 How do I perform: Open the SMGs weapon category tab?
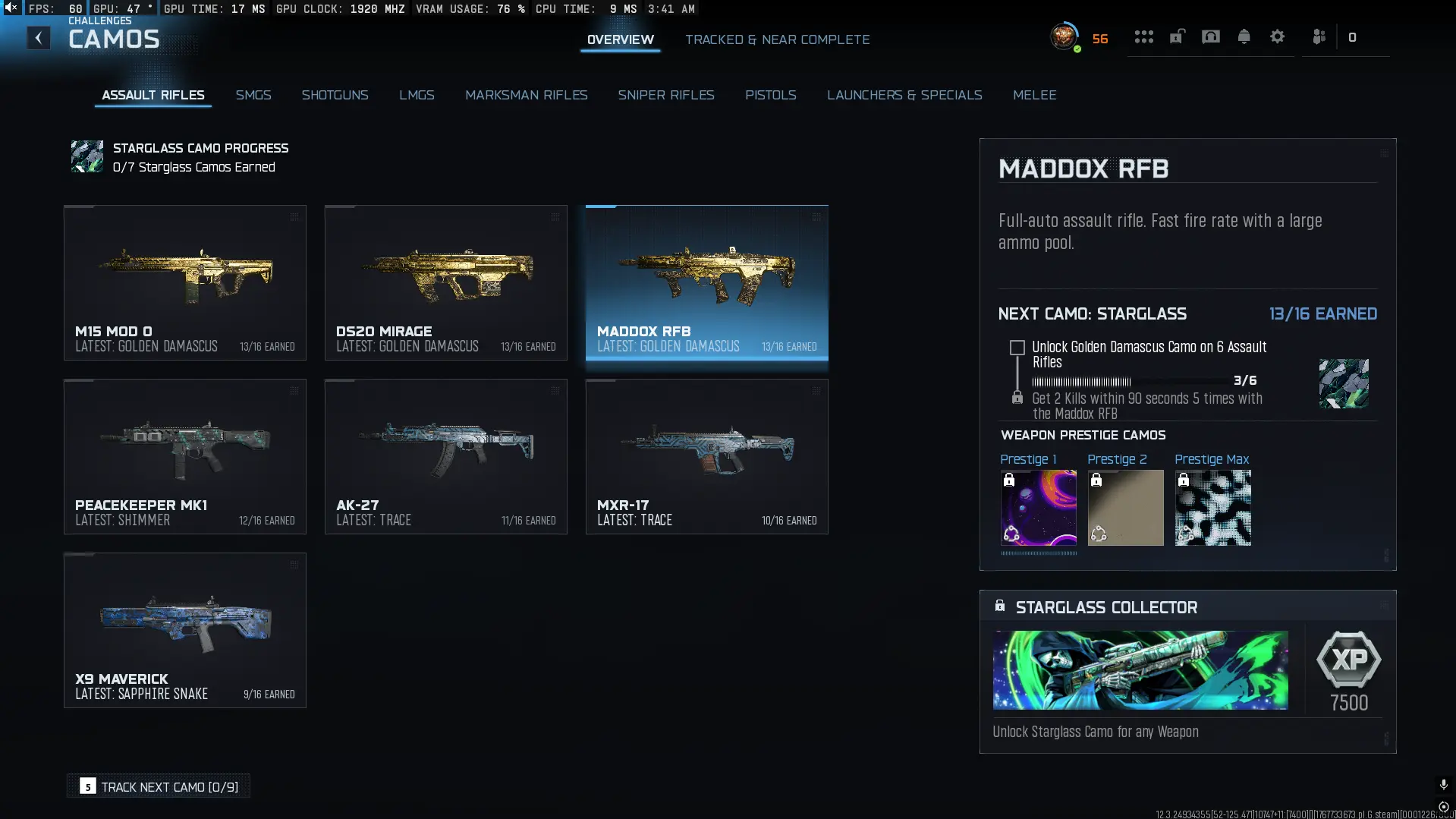(253, 95)
